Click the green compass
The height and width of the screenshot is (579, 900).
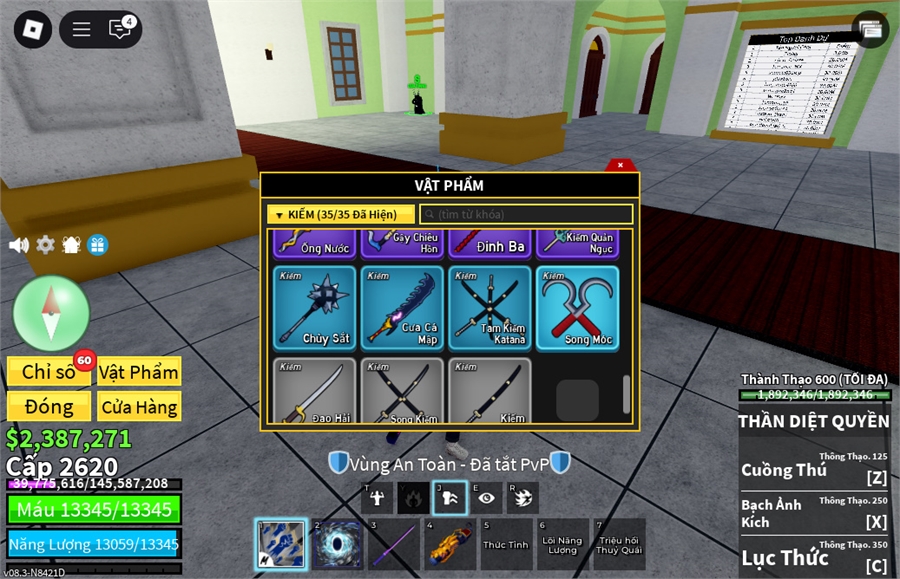[x=52, y=313]
